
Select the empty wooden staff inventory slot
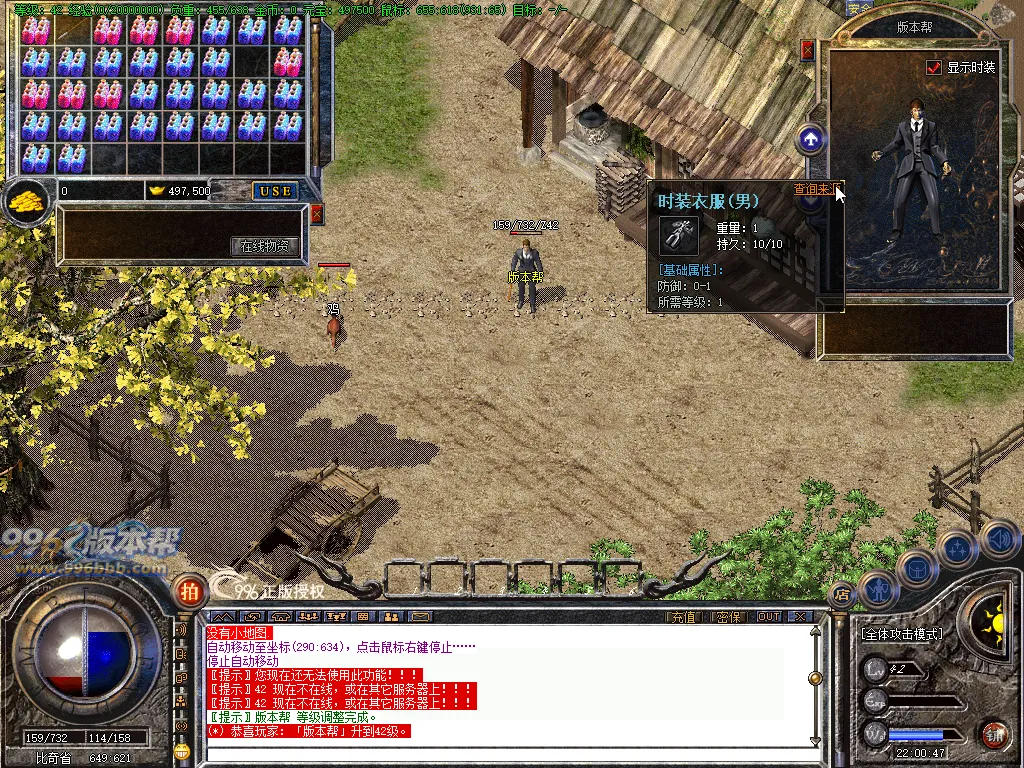(72, 28)
